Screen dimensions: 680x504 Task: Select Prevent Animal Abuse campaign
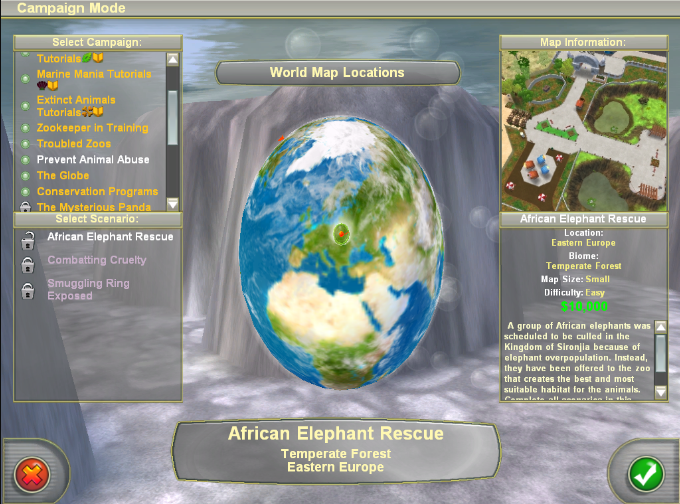click(93, 160)
